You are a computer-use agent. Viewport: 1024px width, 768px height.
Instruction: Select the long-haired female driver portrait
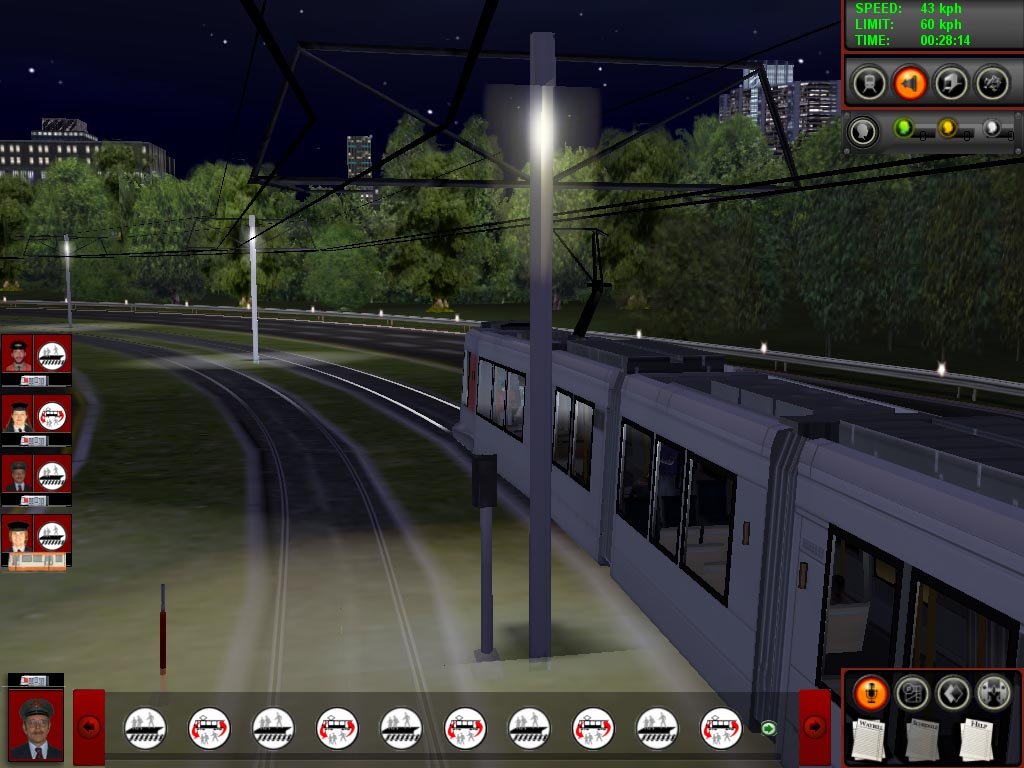point(17,413)
